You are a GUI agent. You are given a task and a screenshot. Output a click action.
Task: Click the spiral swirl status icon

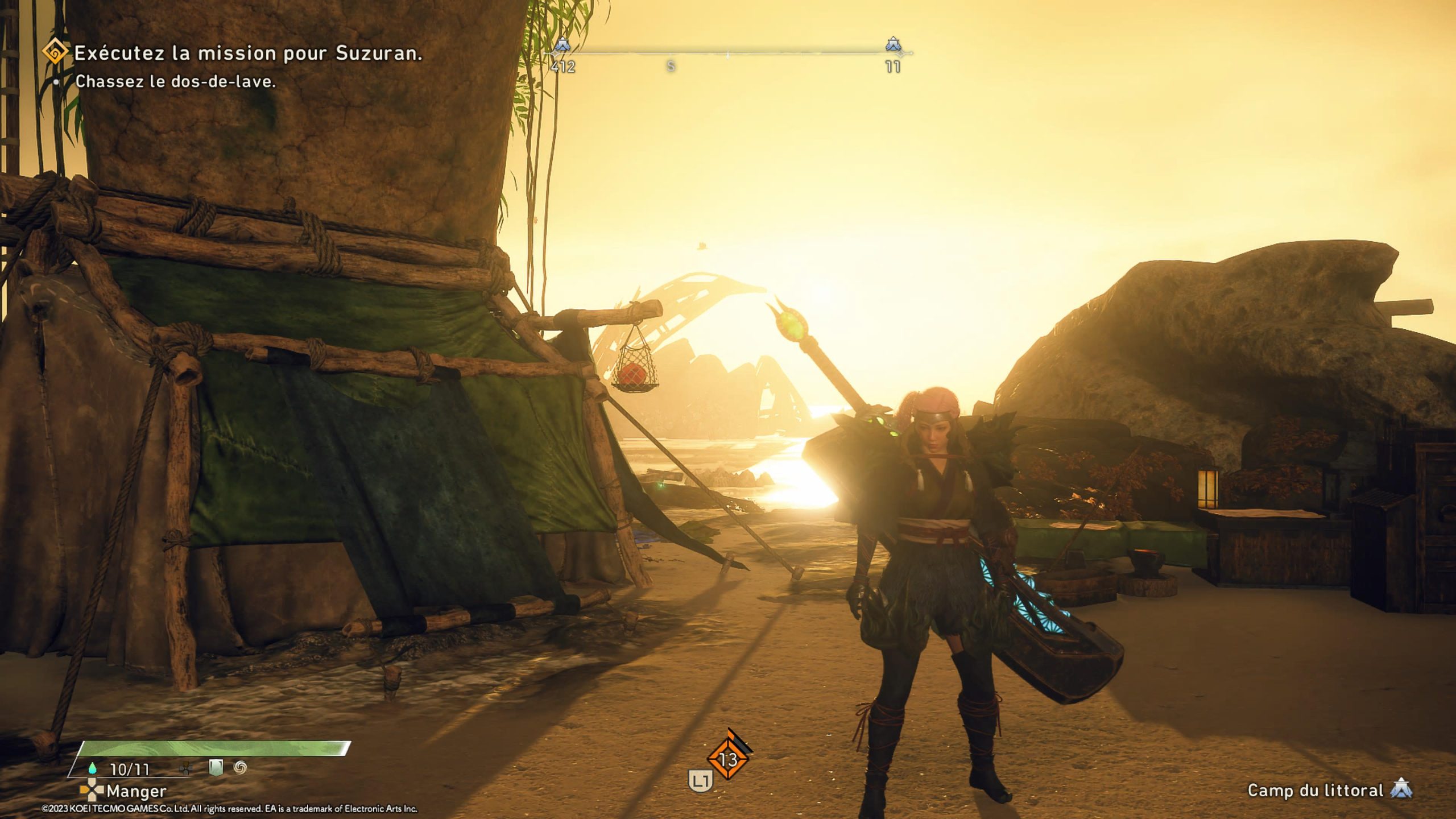pos(241,768)
